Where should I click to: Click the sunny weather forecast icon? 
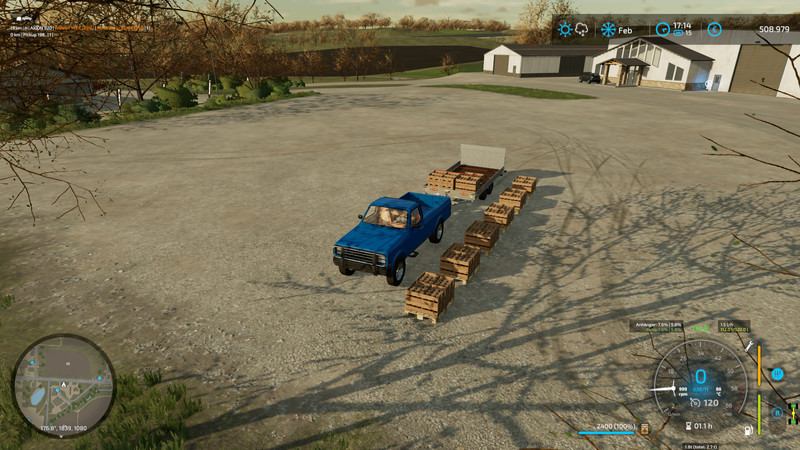point(565,30)
